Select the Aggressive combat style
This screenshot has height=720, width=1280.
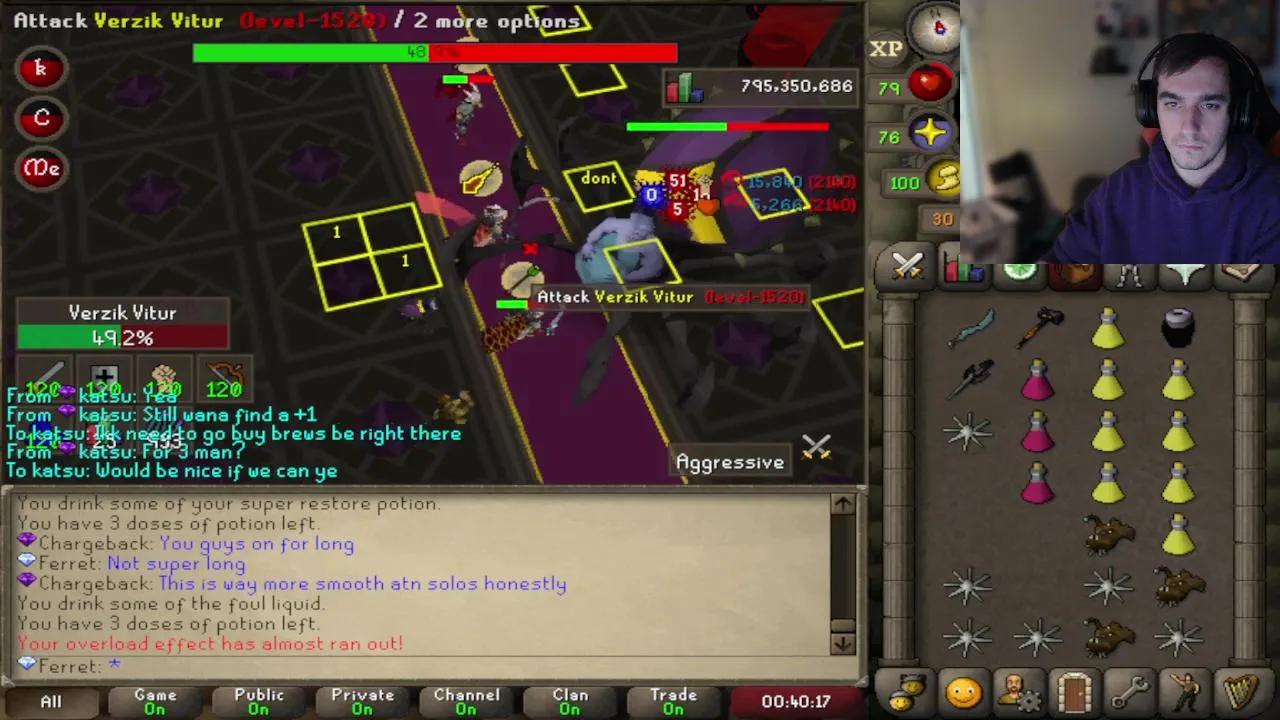tap(730, 461)
